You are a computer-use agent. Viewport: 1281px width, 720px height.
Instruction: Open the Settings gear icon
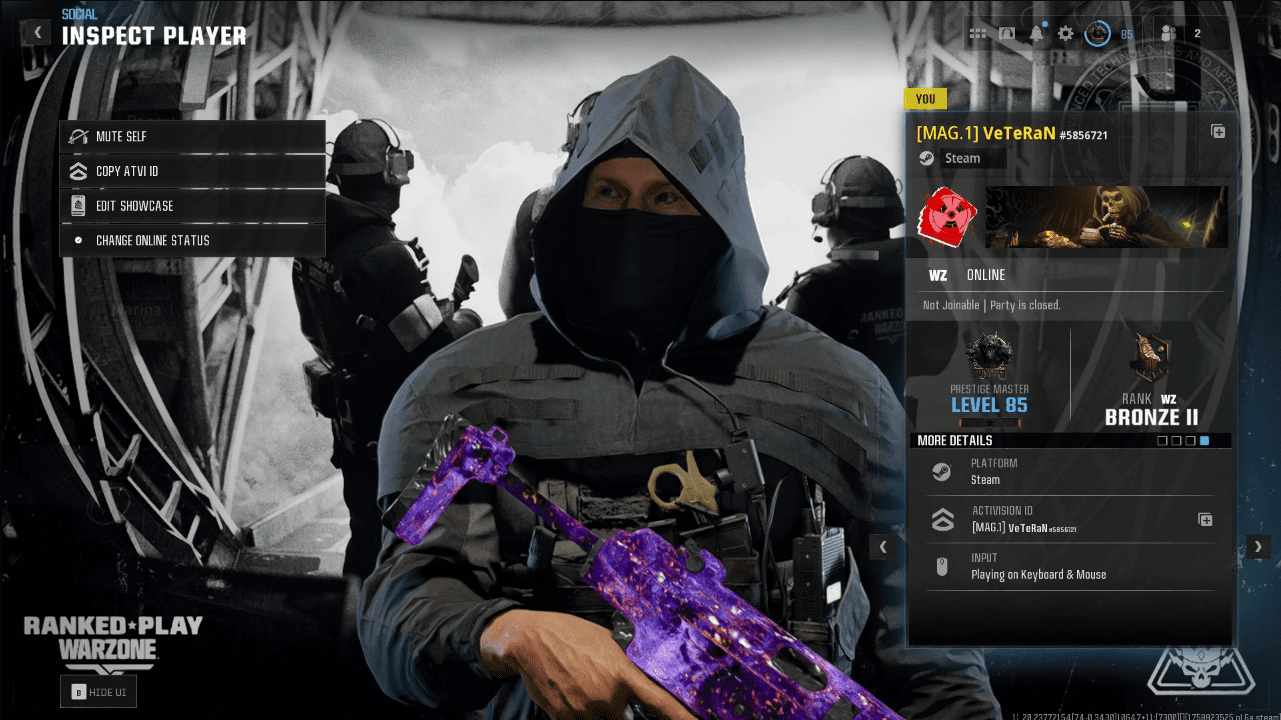[x=1063, y=32]
